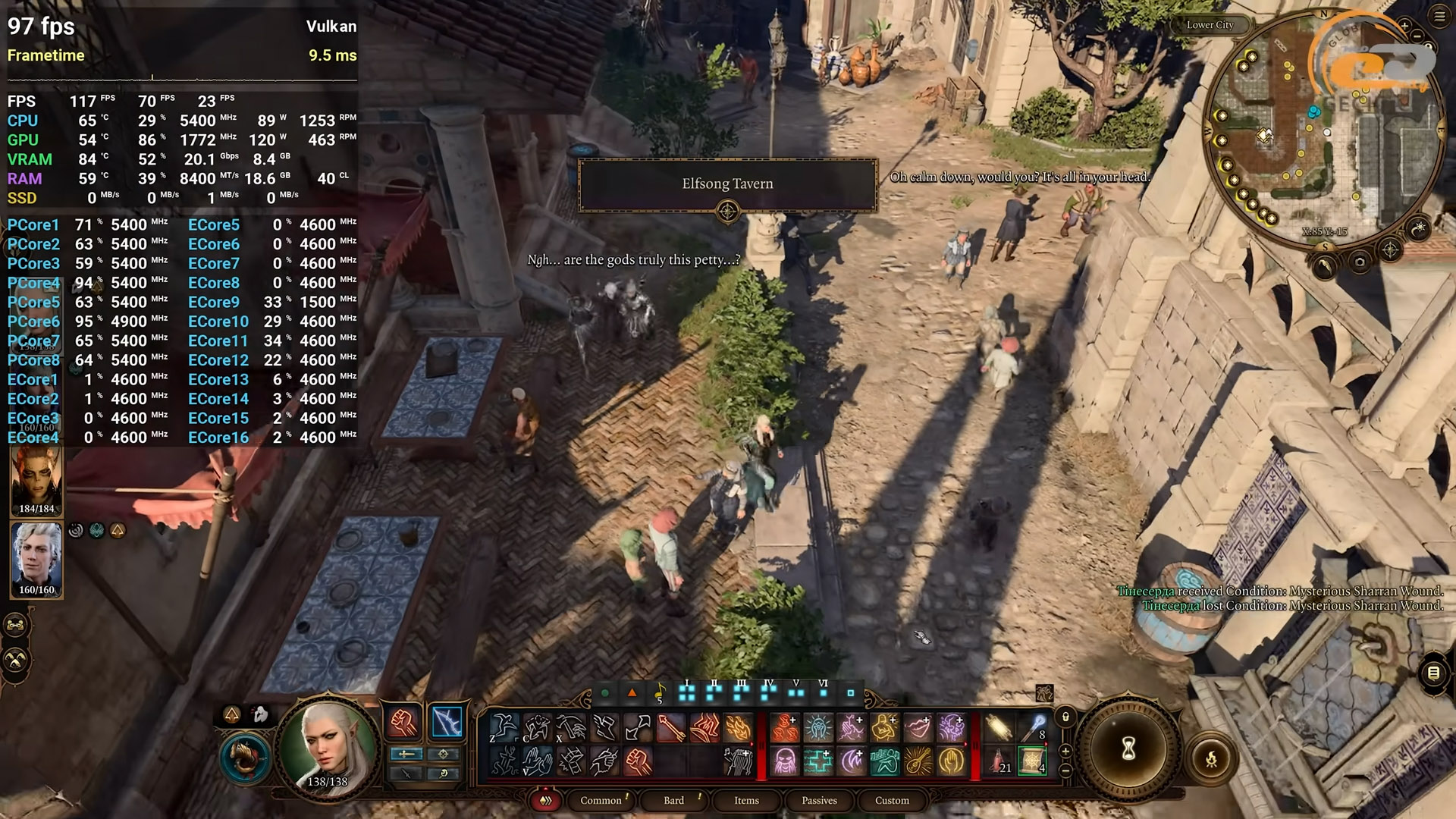The image size is (1456, 819).
Task: Activate the red fist melee attack
Action: 404,722
